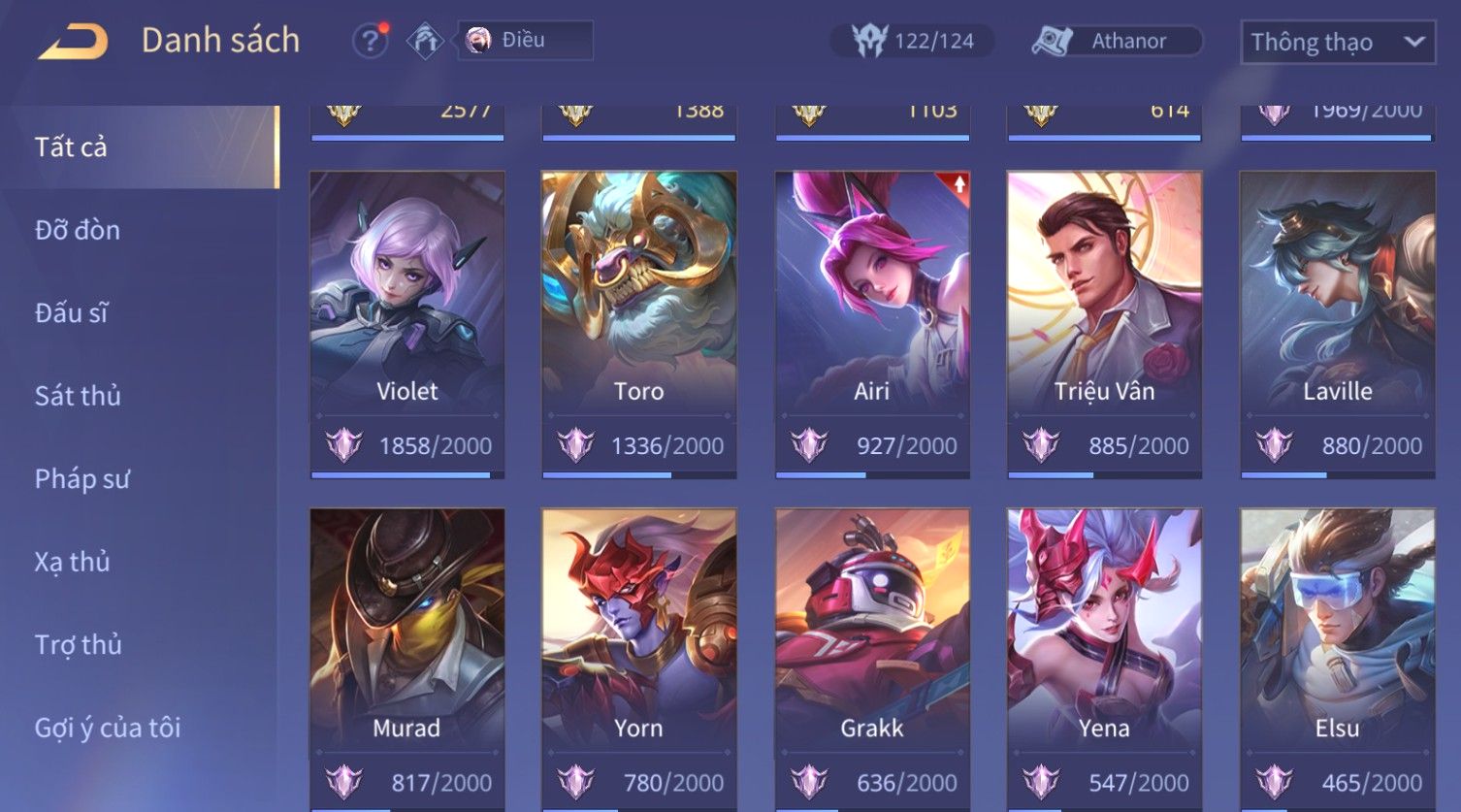
Task: Open the Điêu hero selector
Action: (525, 41)
